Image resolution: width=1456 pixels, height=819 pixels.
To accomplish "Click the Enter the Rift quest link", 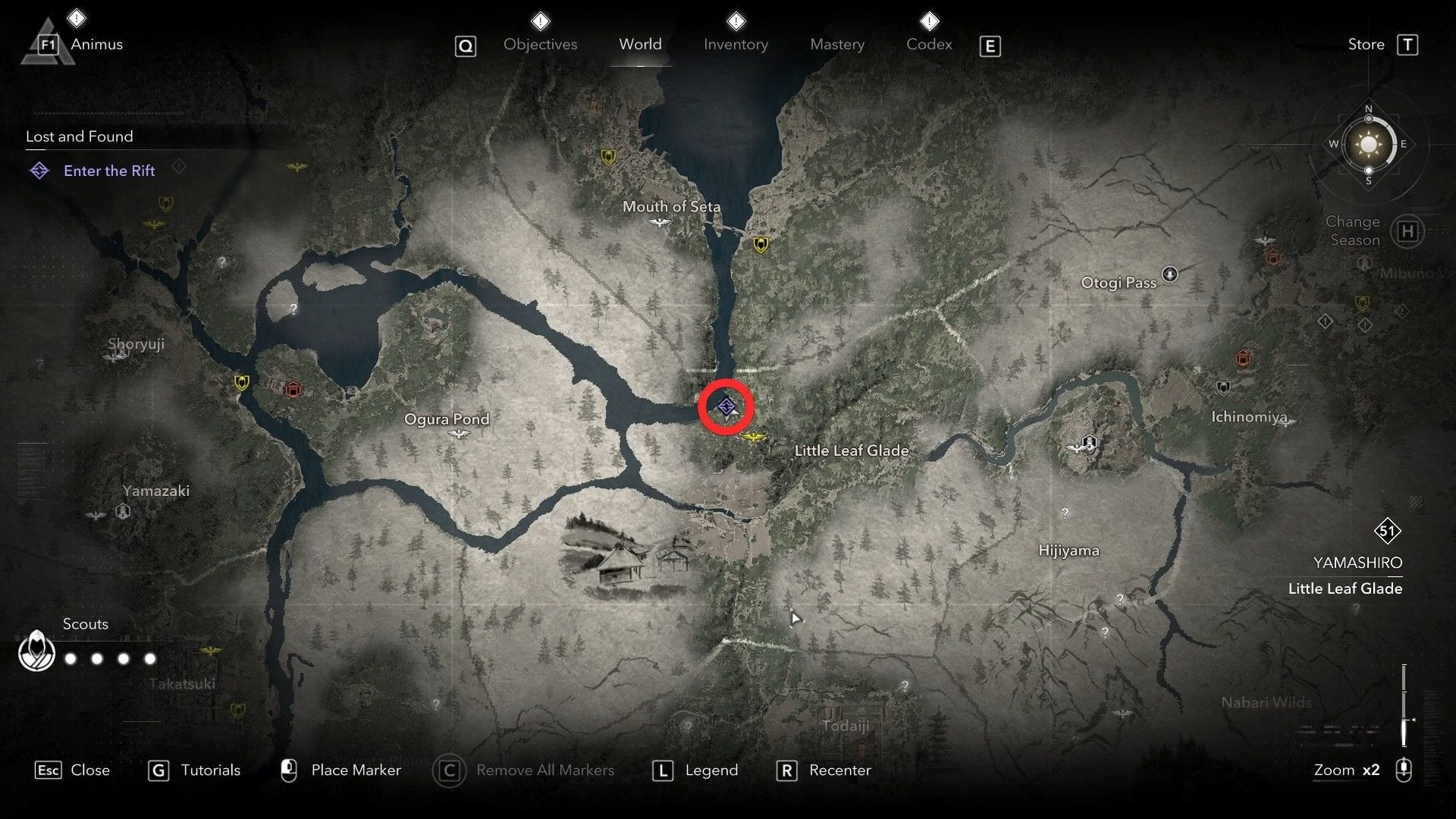I will (109, 171).
